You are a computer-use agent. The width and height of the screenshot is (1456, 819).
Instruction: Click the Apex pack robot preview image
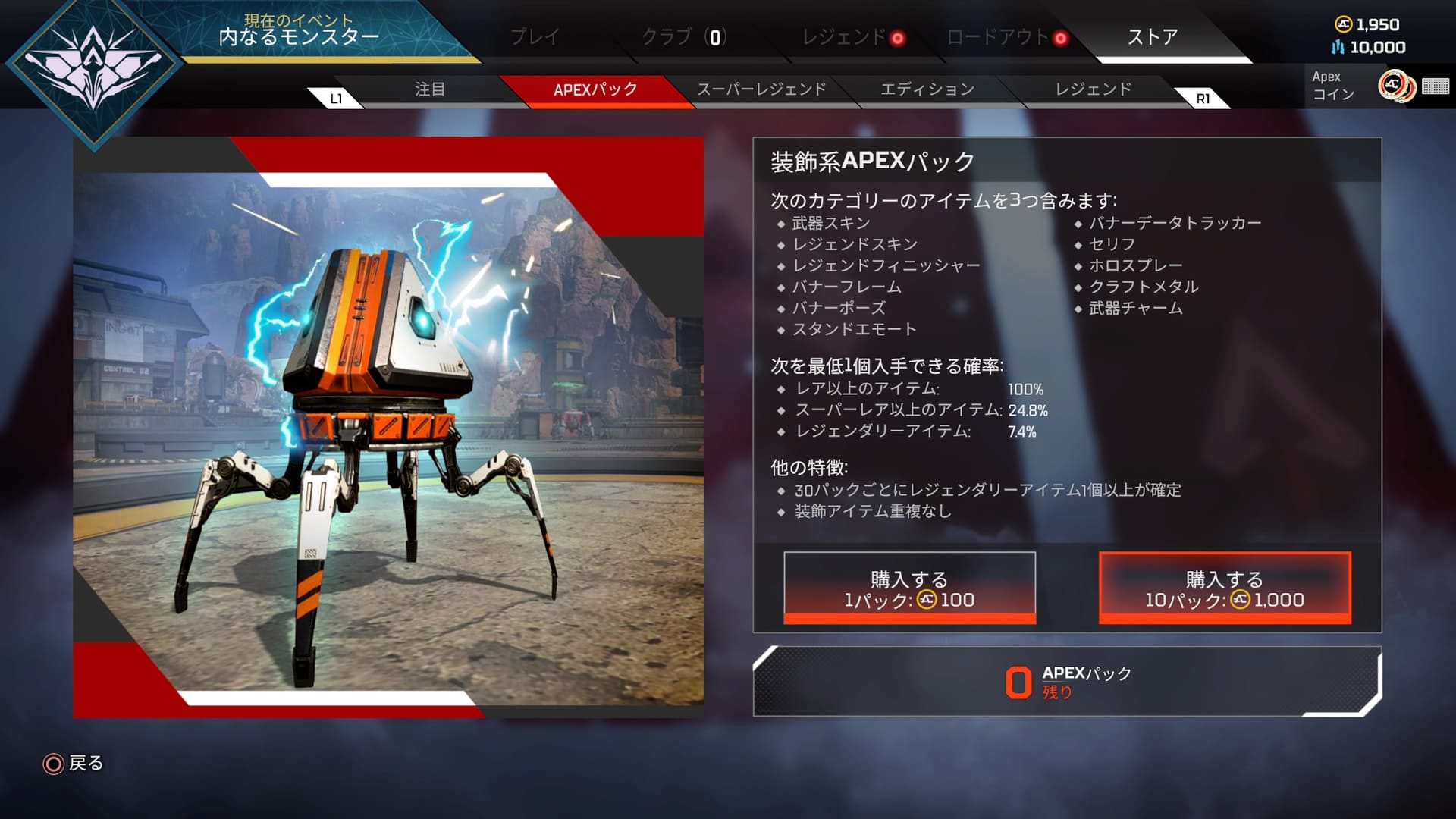[387, 425]
